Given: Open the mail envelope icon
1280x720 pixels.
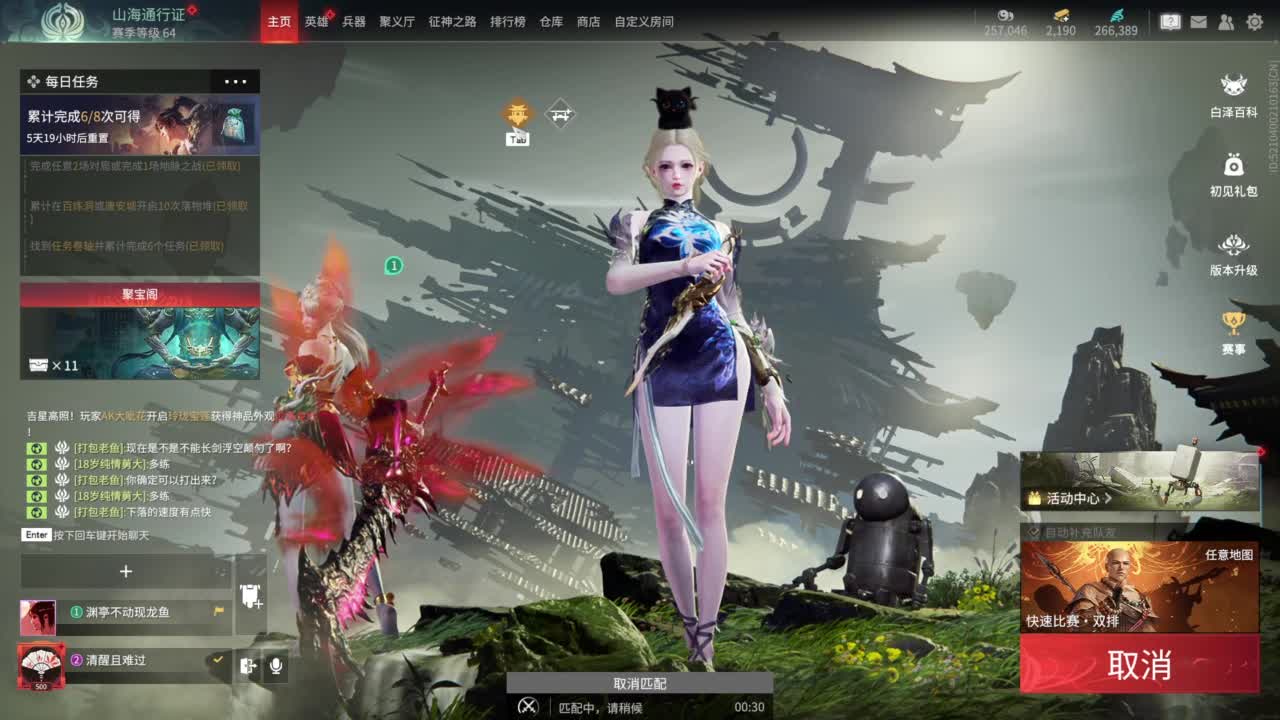Looking at the screenshot, I should 1198,21.
